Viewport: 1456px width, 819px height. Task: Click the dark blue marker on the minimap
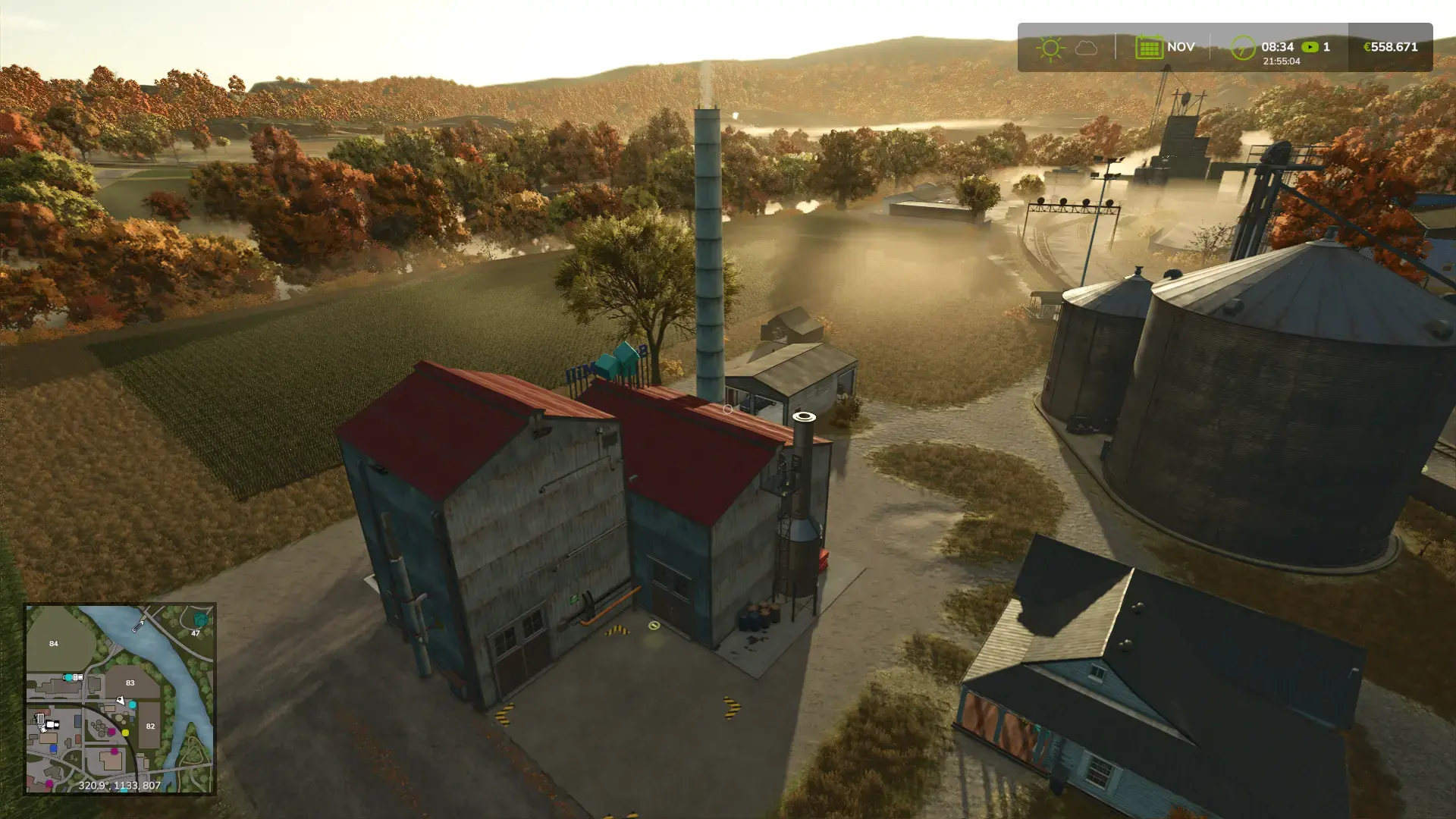tap(53, 748)
